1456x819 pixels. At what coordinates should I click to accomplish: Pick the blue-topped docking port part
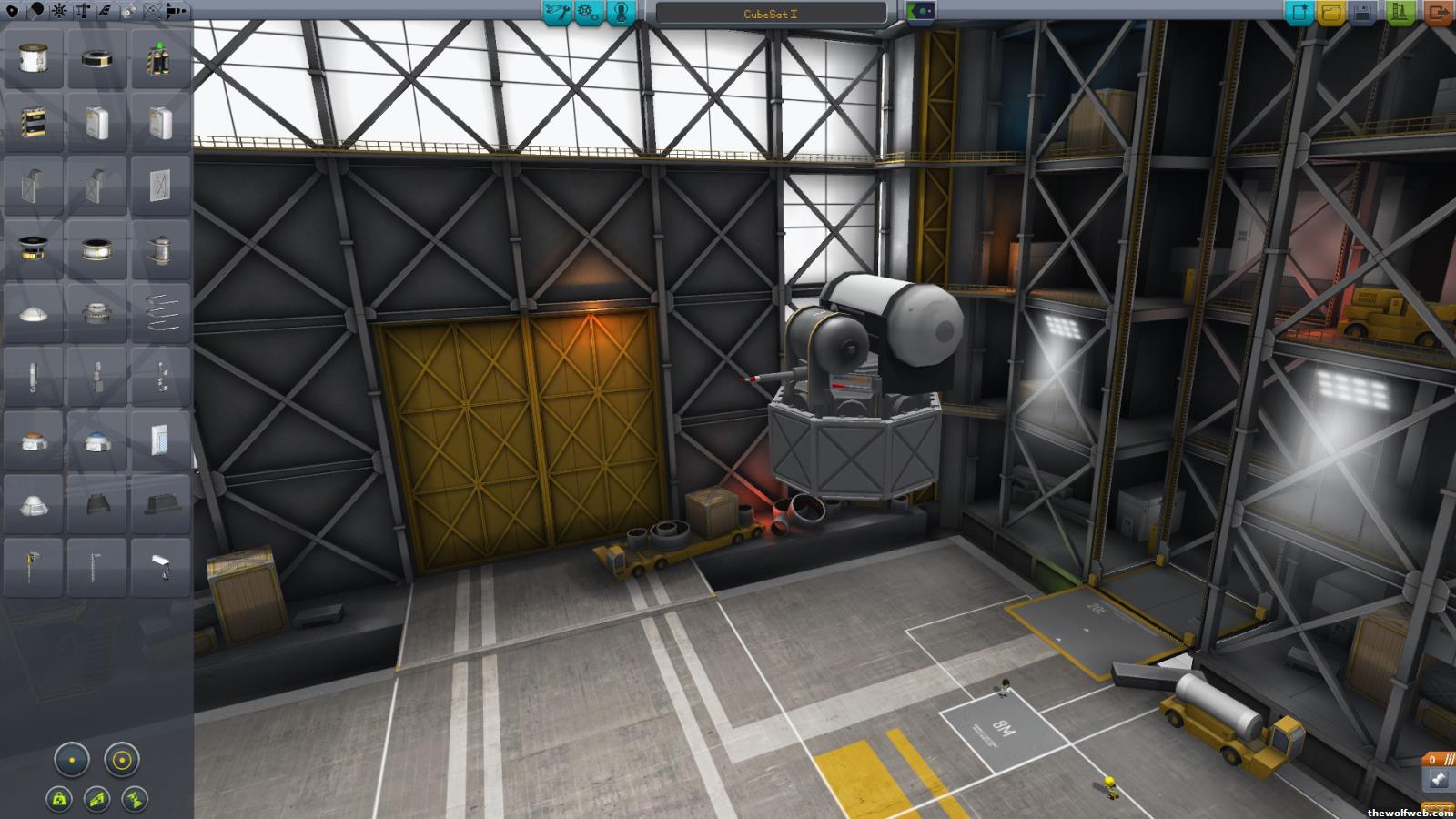coord(96,442)
